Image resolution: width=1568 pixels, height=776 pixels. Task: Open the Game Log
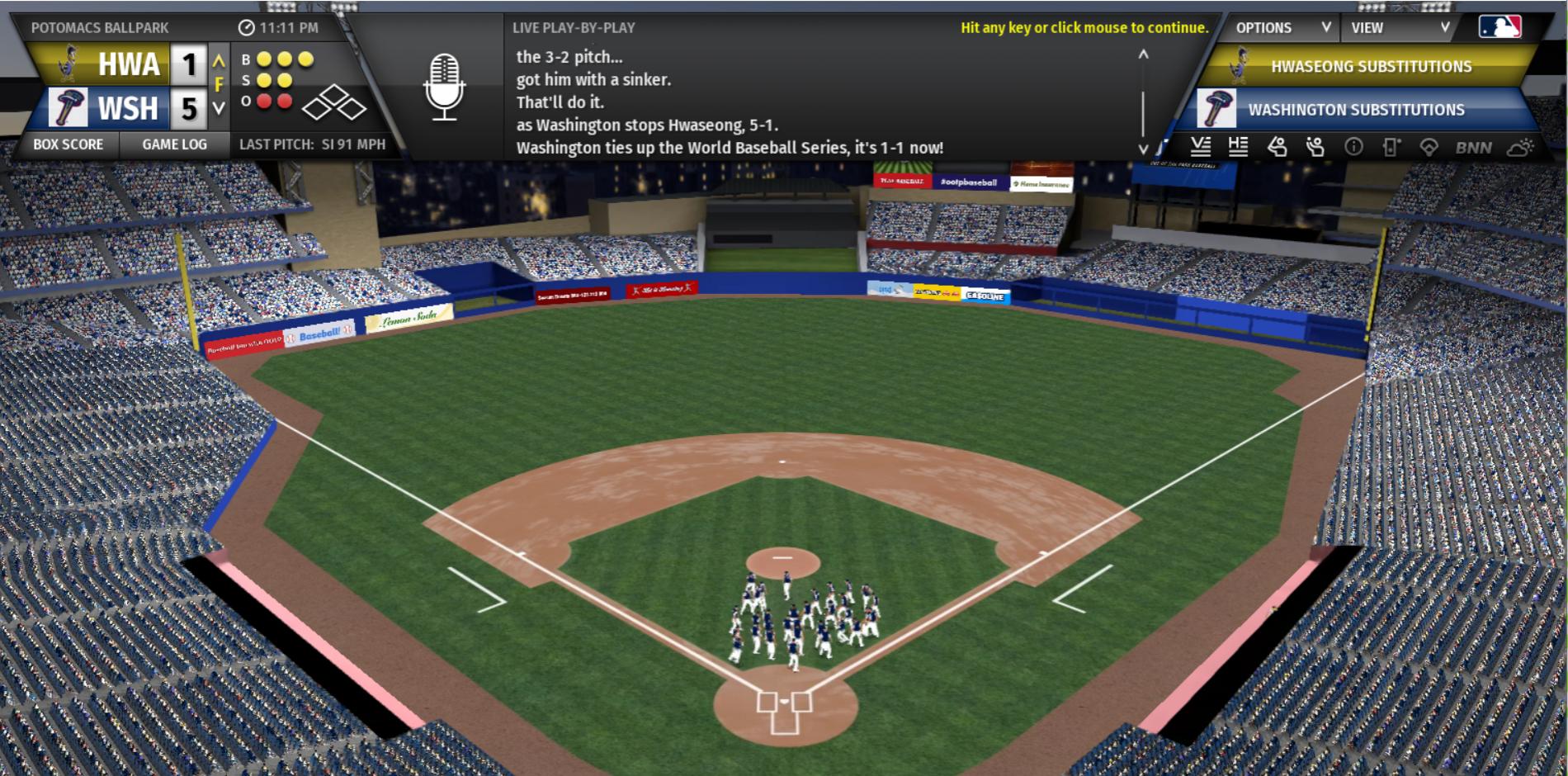pyautogui.click(x=174, y=144)
